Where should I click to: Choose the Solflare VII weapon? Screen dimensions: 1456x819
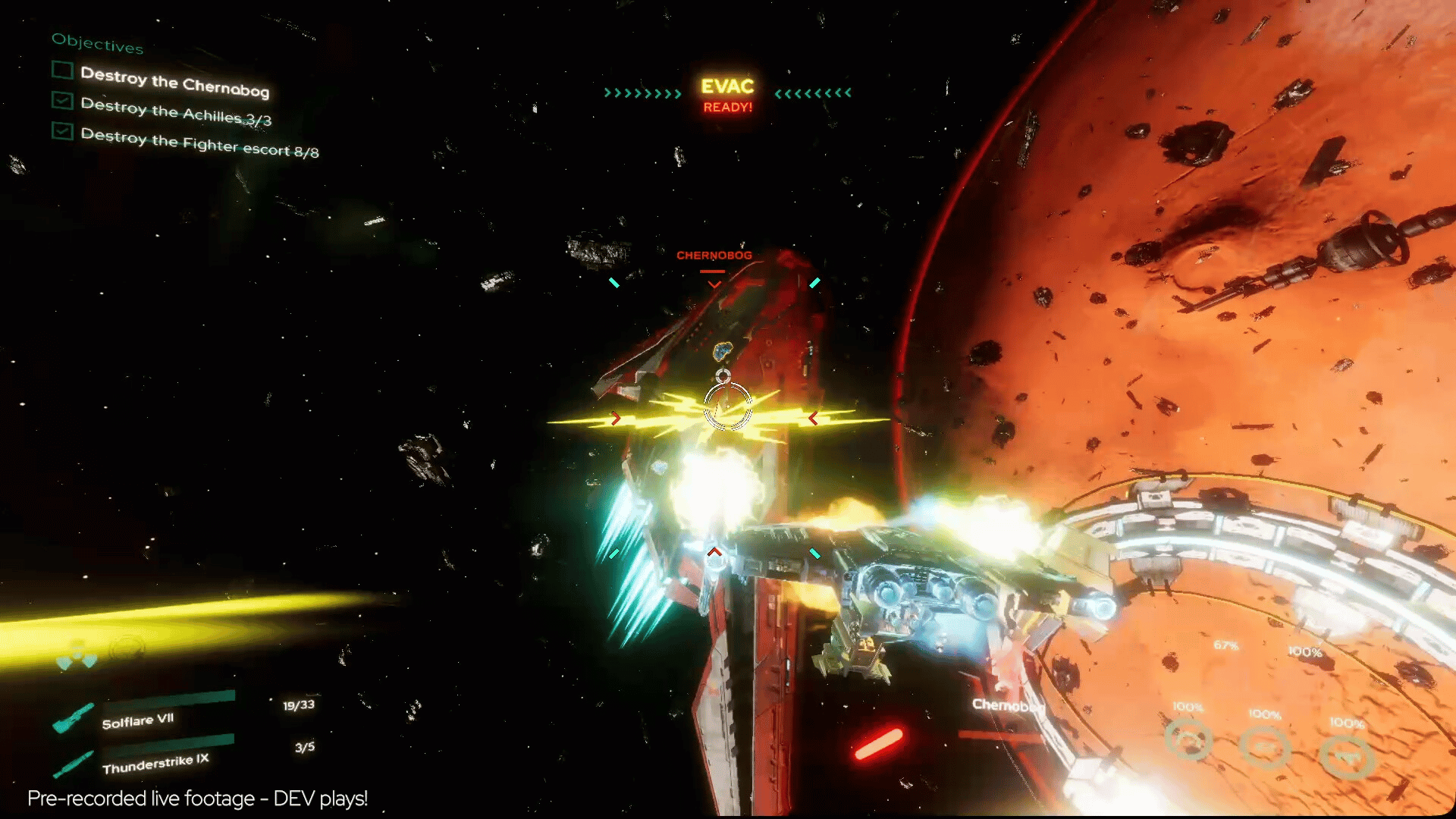click(138, 720)
